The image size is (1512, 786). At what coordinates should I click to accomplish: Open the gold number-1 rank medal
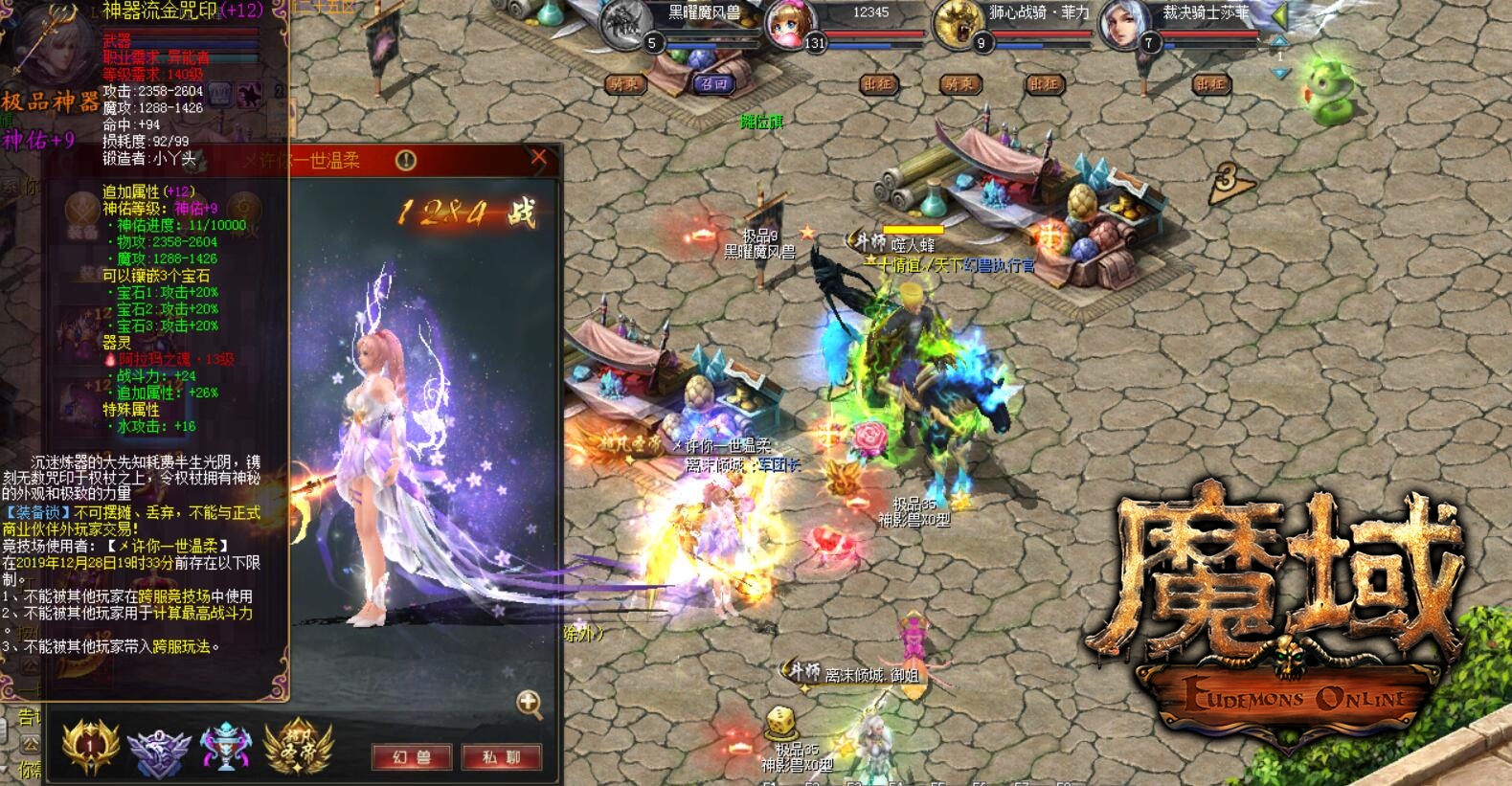pyautogui.click(x=88, y=747)
